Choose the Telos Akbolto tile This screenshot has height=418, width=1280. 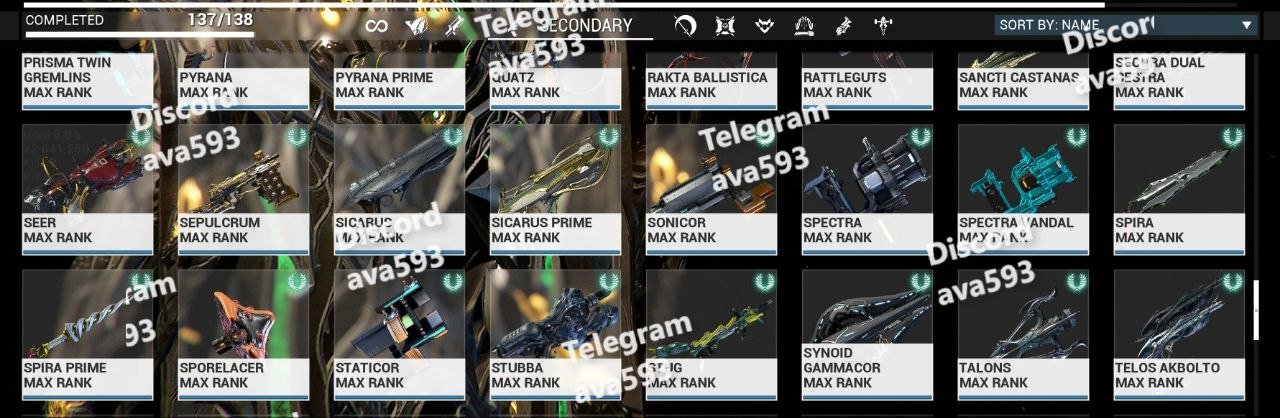[1180, 334]
